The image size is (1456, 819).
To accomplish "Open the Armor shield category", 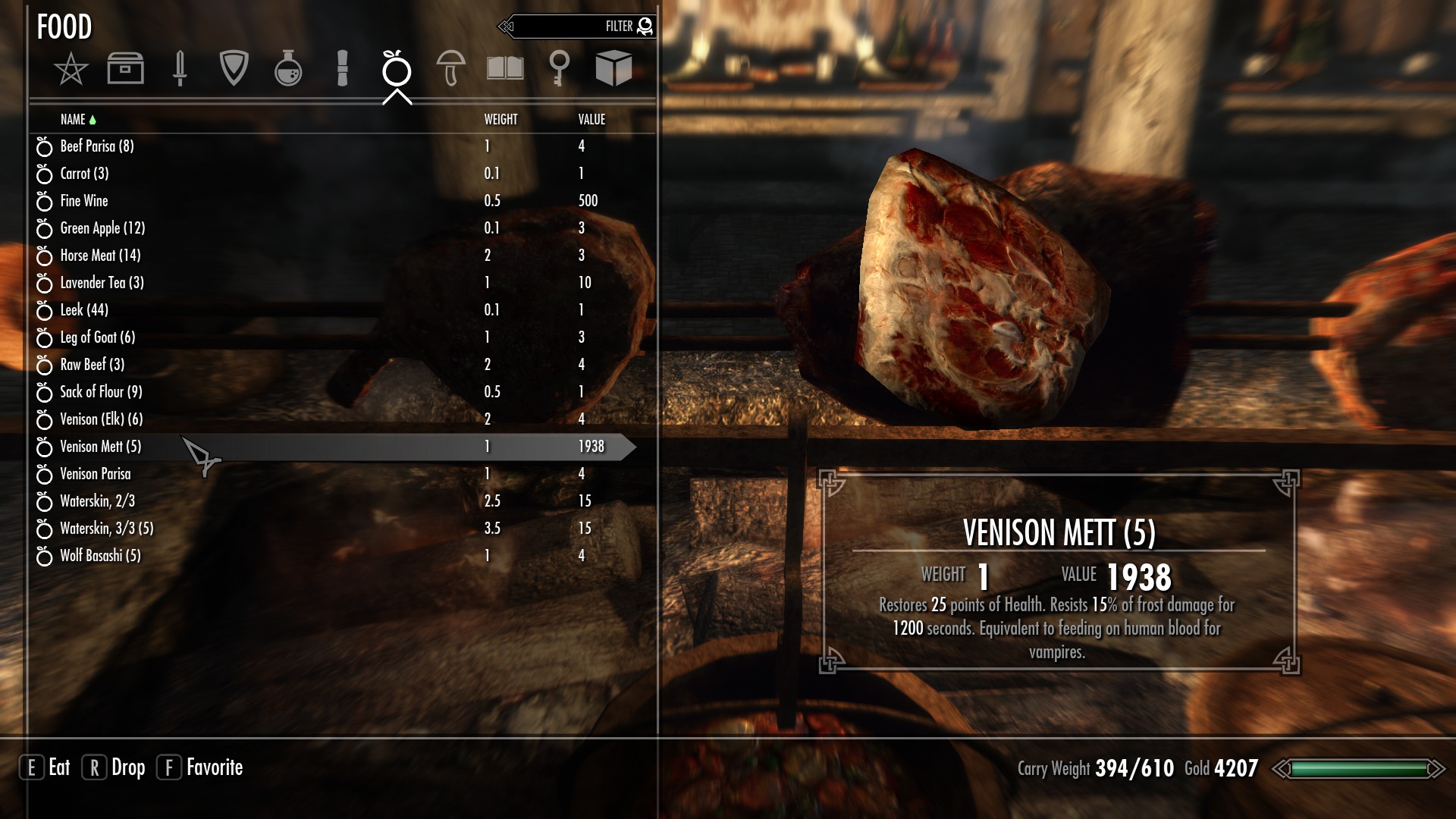I will pyautogui.click(x=234, y=69).
